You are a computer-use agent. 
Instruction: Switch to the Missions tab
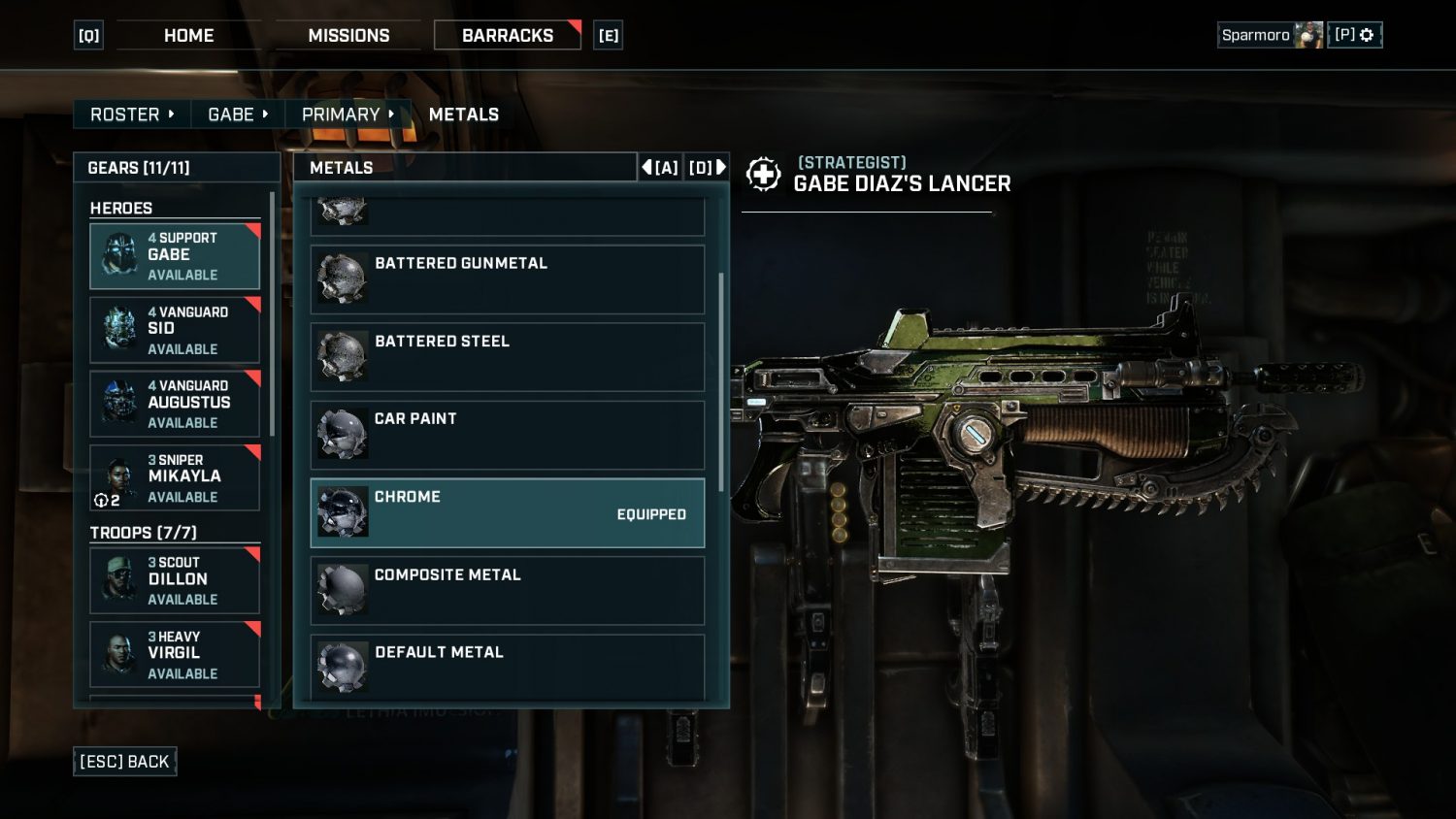[348, 36]
